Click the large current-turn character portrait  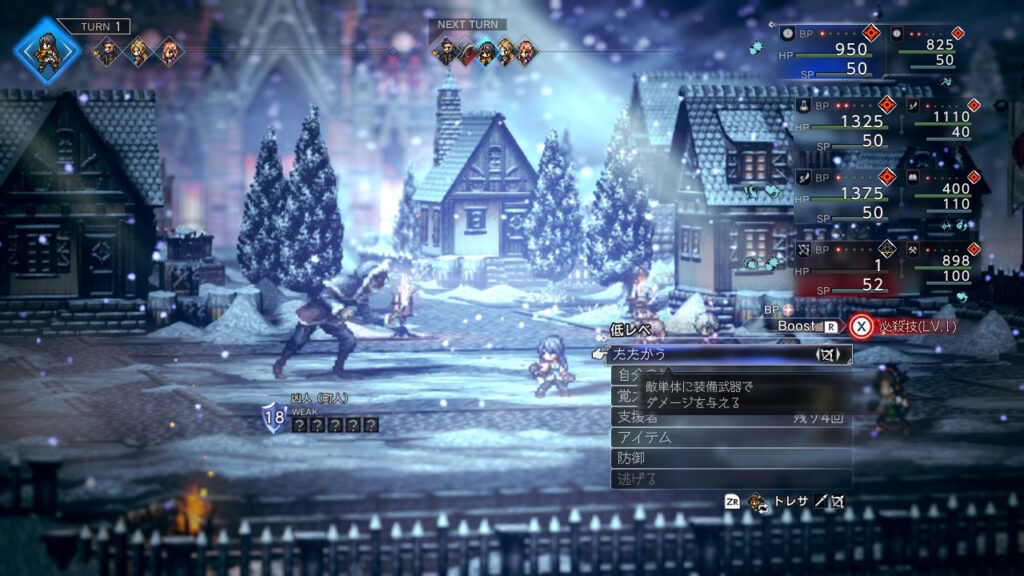(x=47, y=46)
